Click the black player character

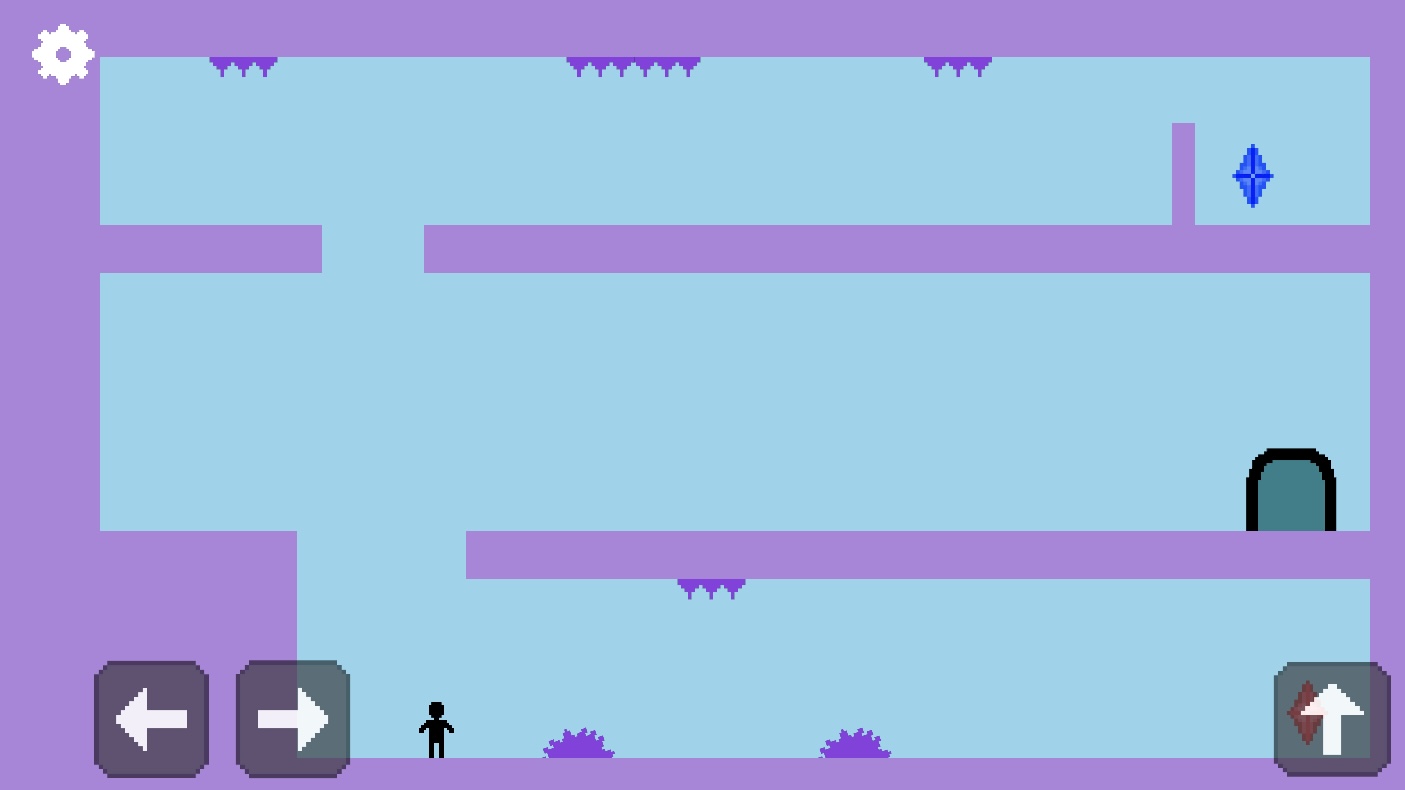(435, 730)
